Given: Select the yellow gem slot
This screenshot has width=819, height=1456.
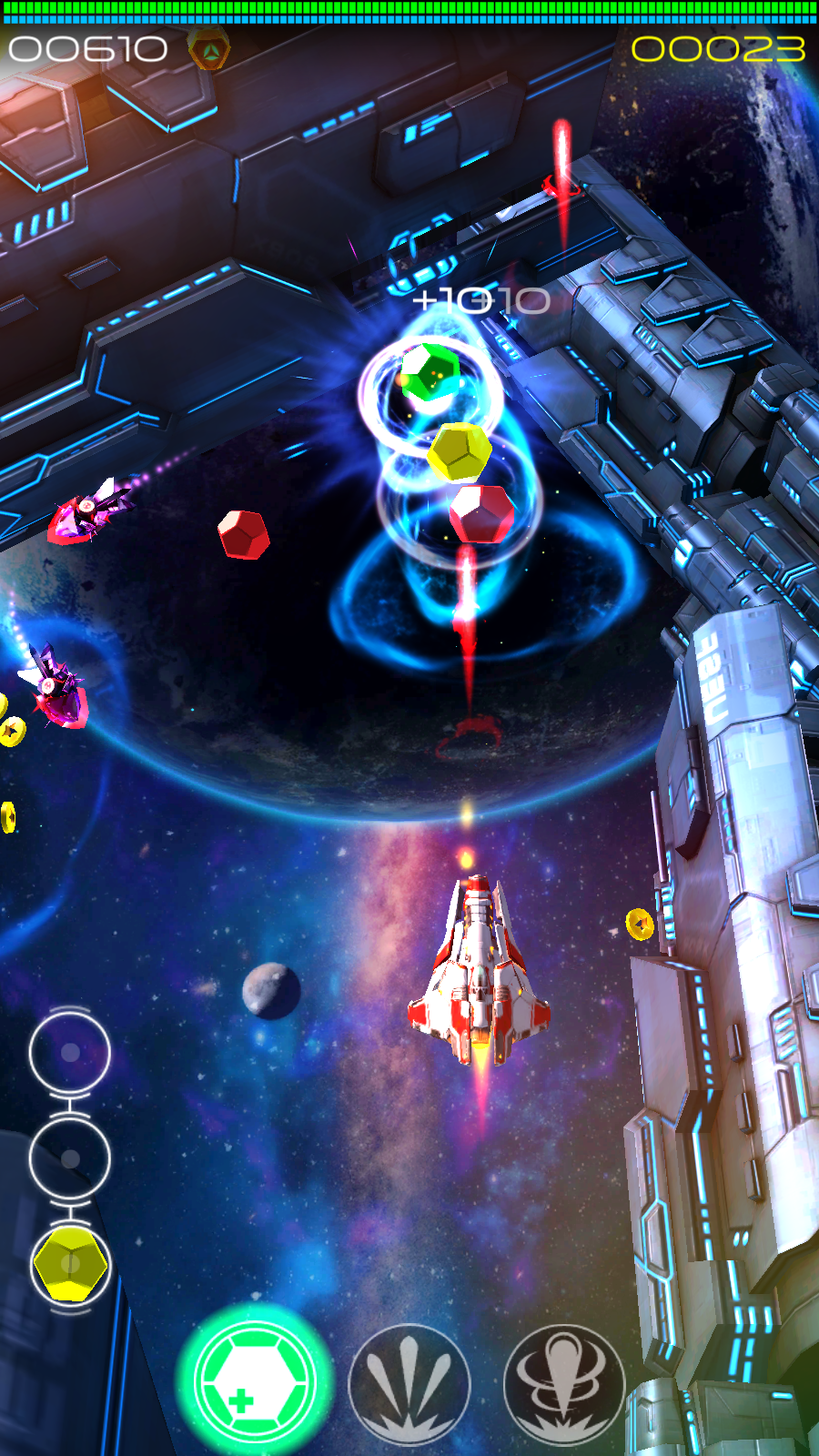Looking at the screenshot, I should tap(70, 1264).
